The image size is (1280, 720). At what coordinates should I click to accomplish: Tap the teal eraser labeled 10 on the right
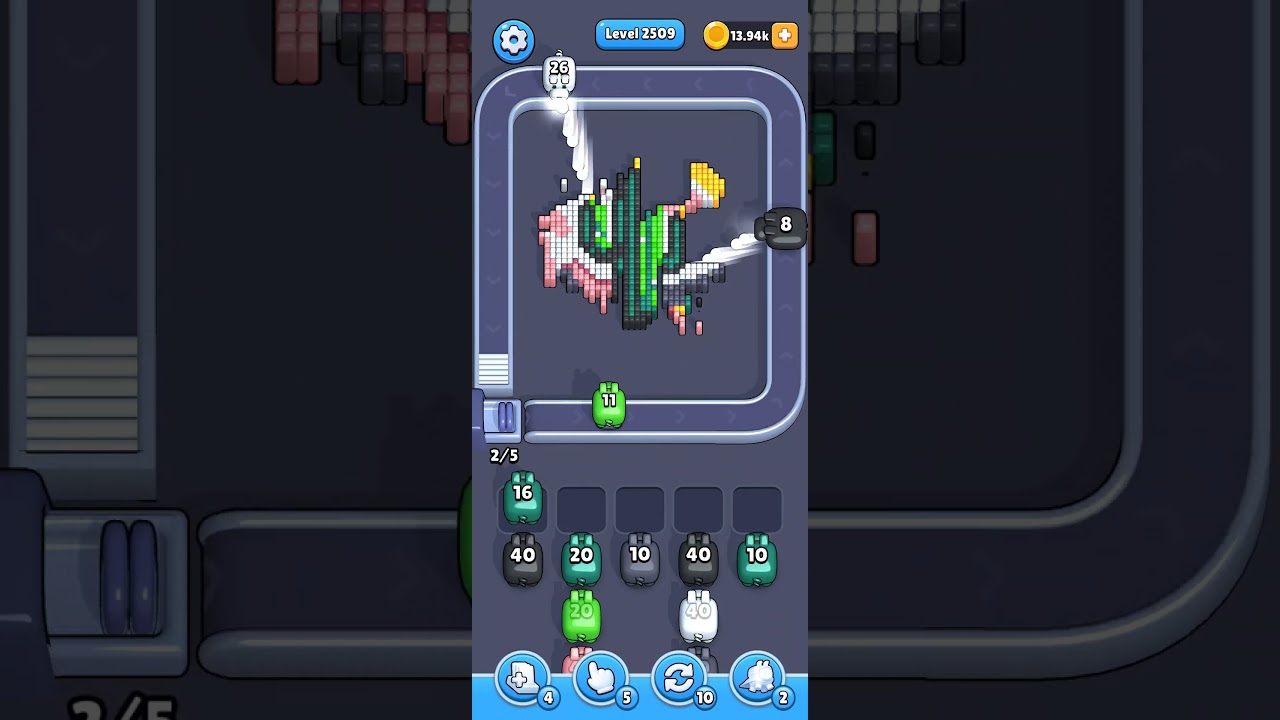[757, 556]
